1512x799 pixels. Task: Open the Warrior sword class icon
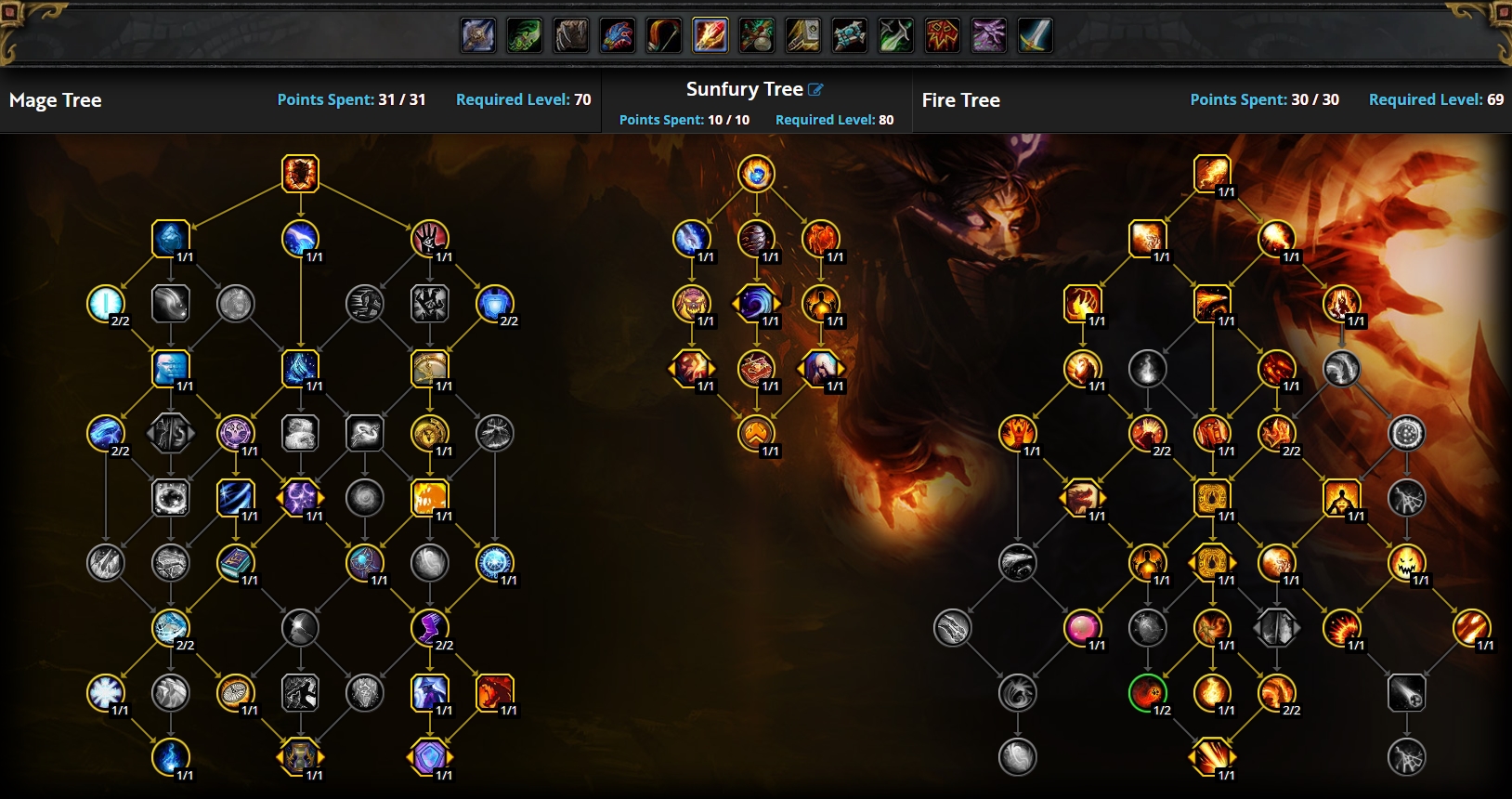(1036, 36)
